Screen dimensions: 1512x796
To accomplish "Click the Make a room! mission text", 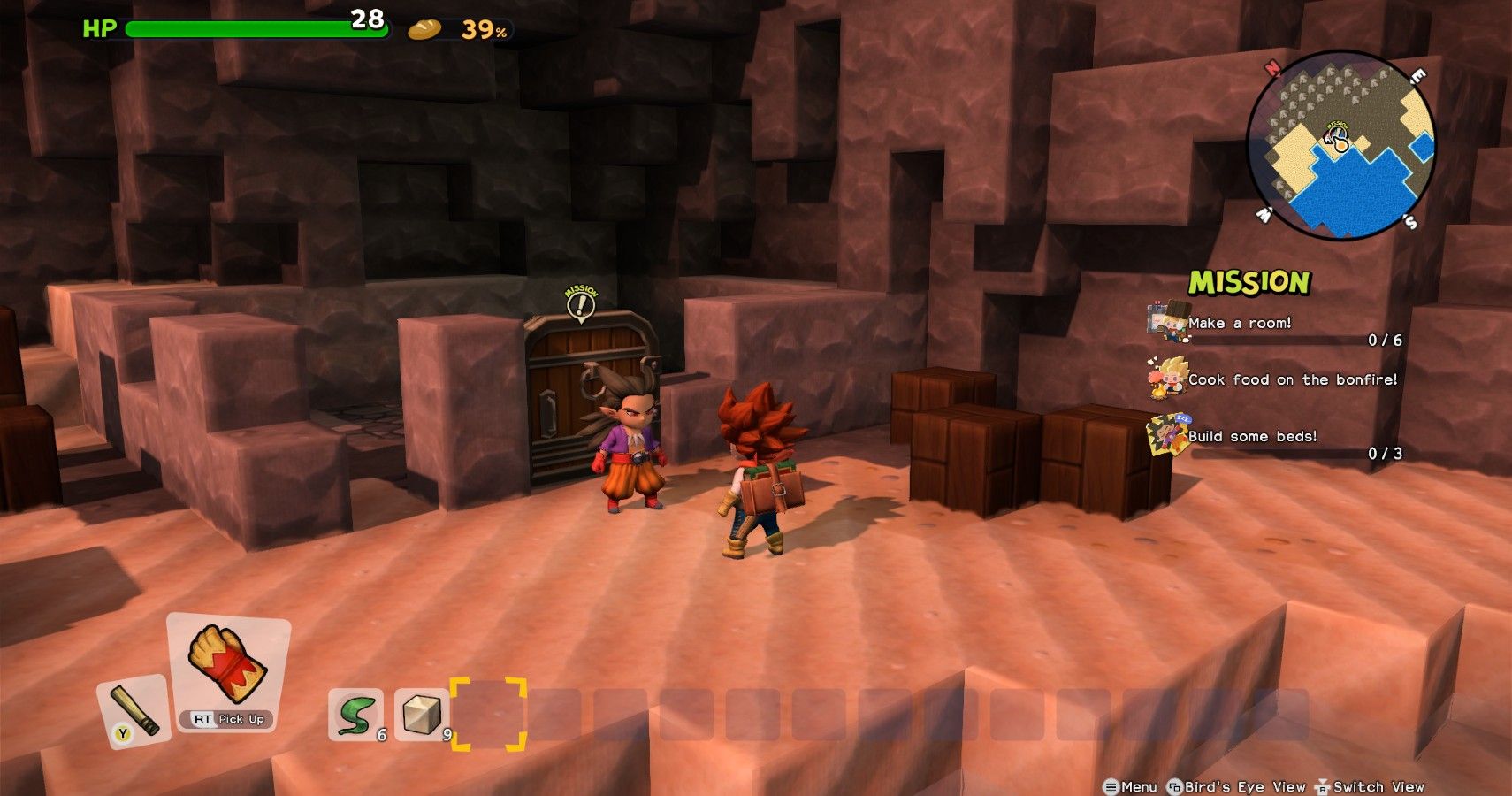I will [1240, 324].
